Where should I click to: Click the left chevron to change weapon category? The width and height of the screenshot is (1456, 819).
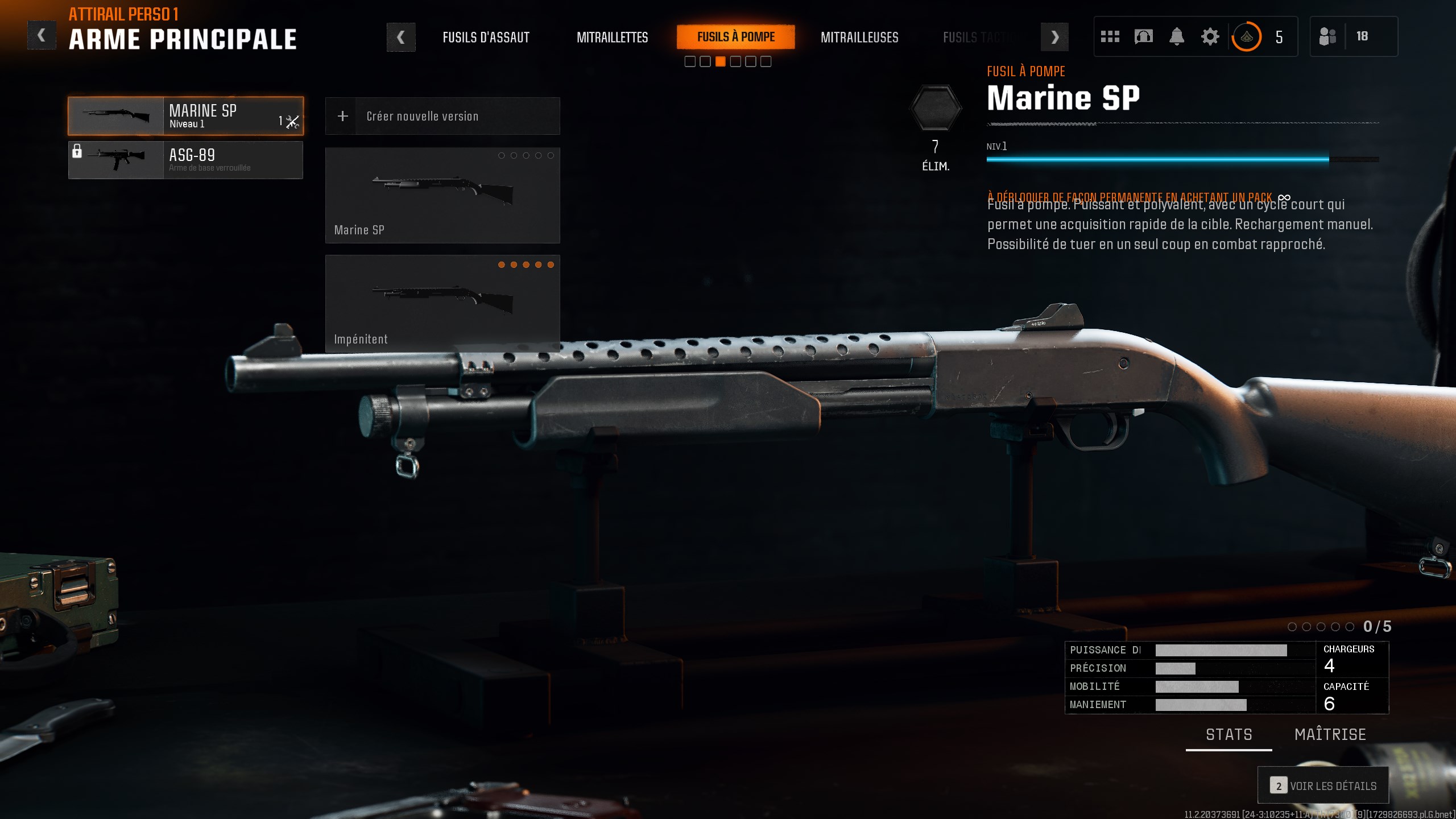coord(402,37)
